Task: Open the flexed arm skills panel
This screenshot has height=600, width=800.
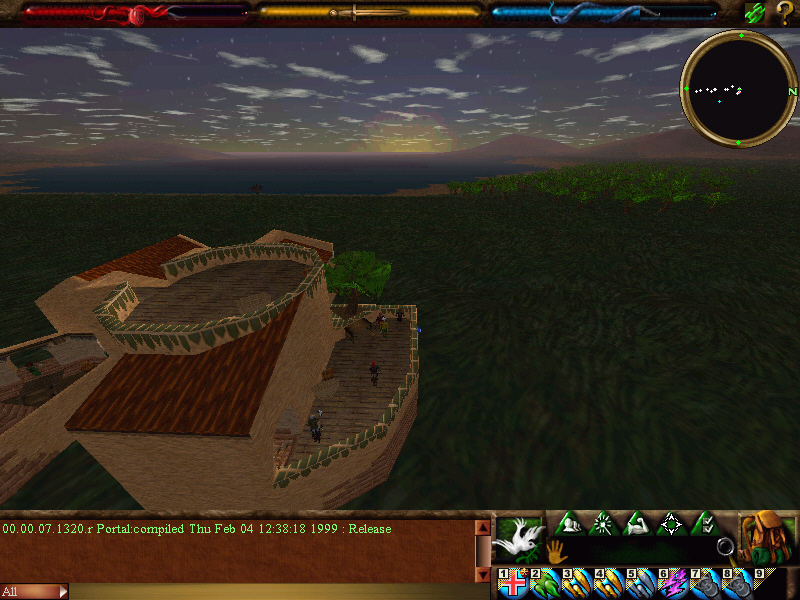Action: tap(637, 523)
